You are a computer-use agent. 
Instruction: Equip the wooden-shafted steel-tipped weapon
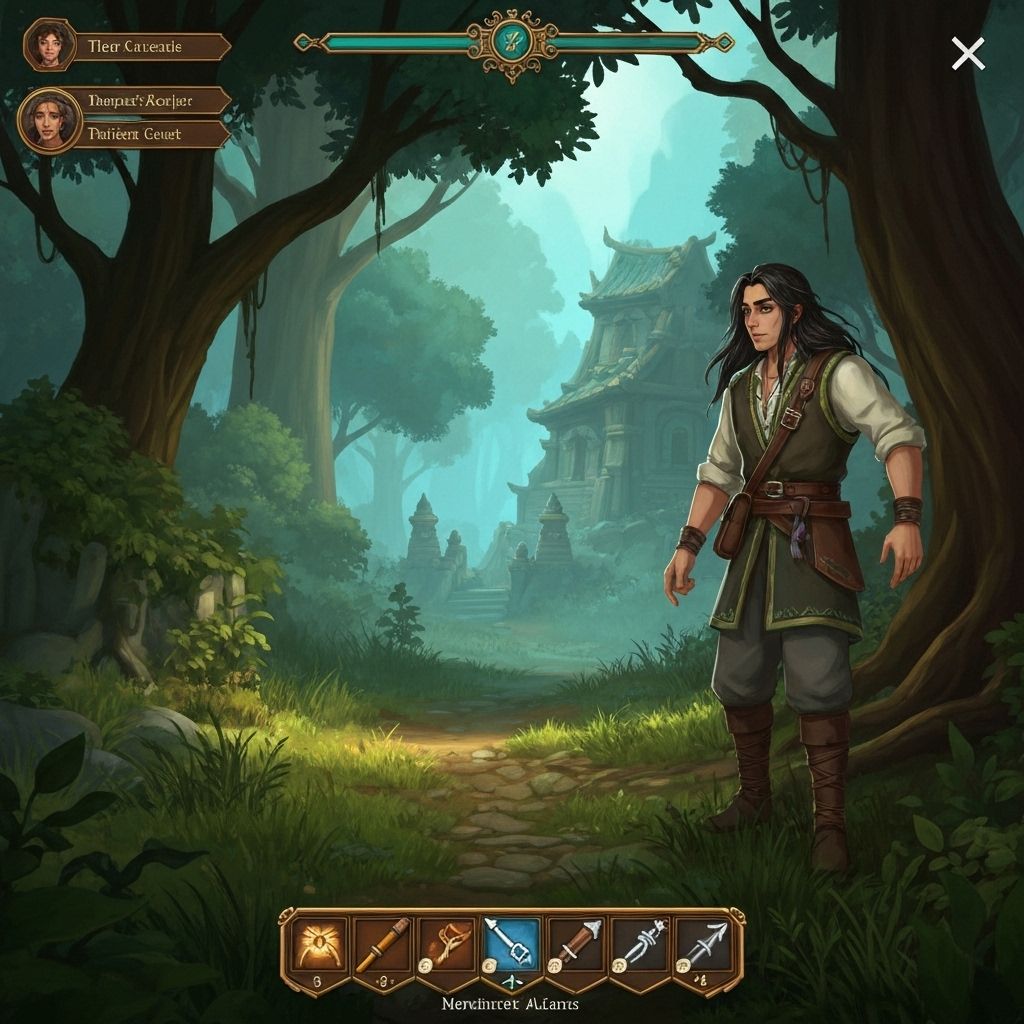click(576, 944)
